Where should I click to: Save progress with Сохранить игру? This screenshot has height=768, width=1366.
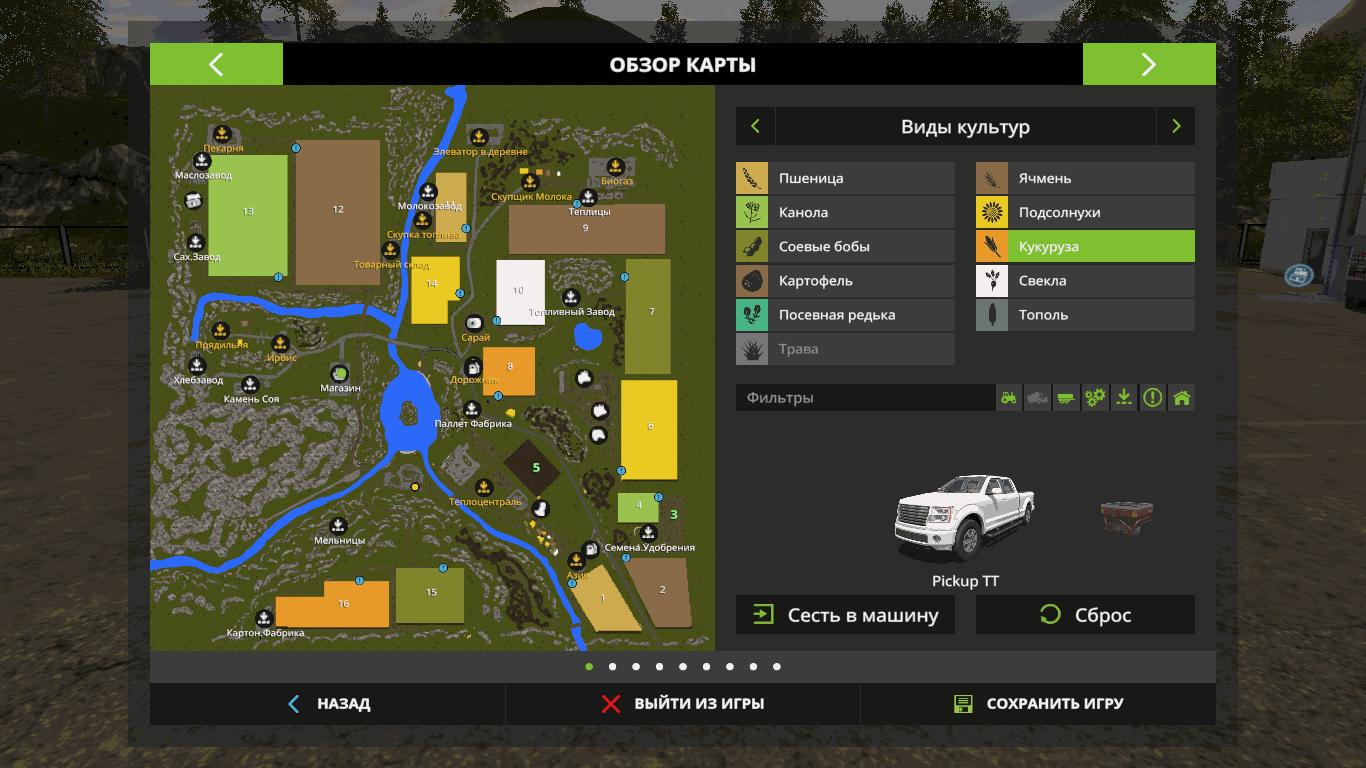[1038, 704]
